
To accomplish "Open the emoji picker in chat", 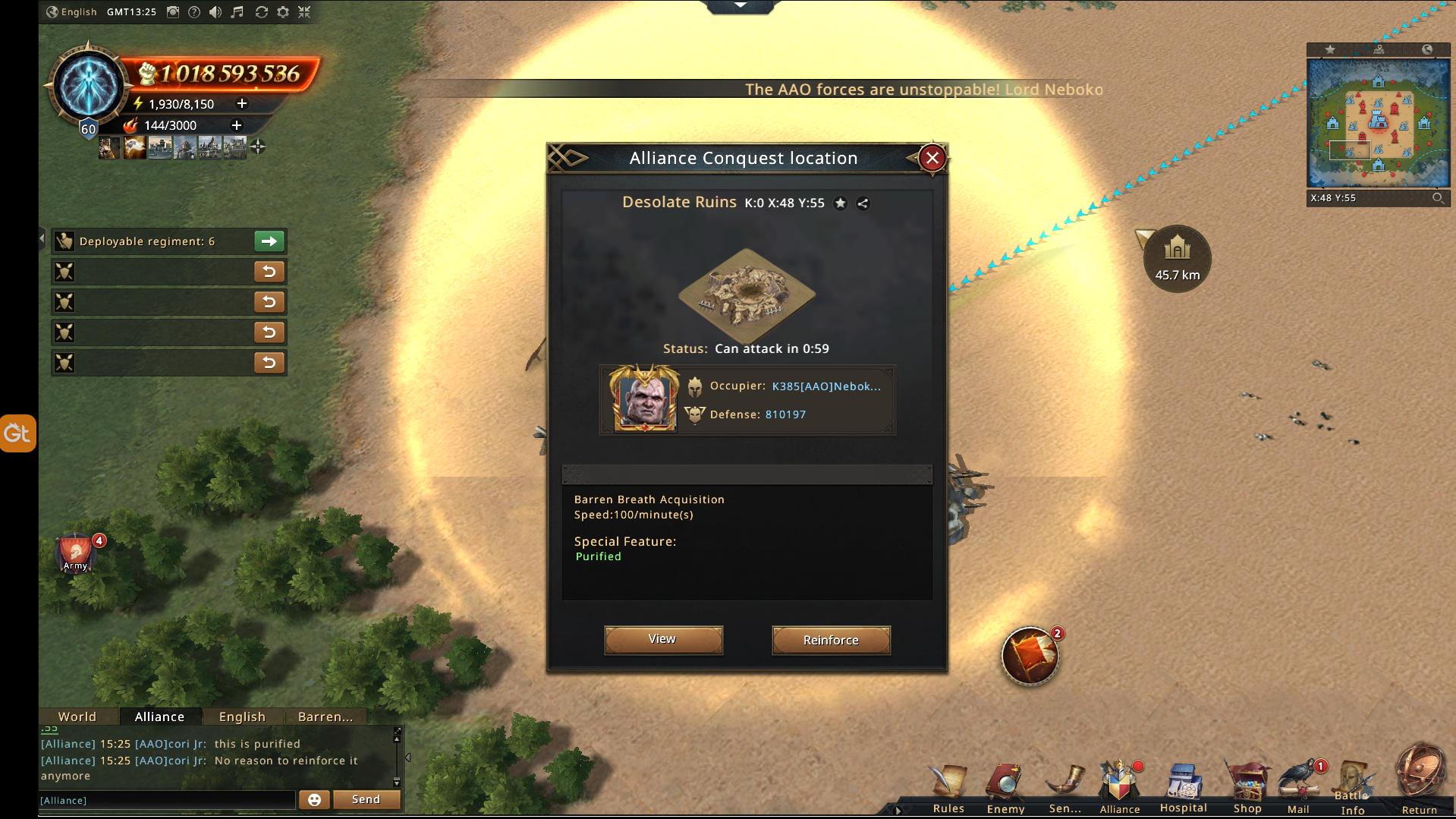I will 314,799.
